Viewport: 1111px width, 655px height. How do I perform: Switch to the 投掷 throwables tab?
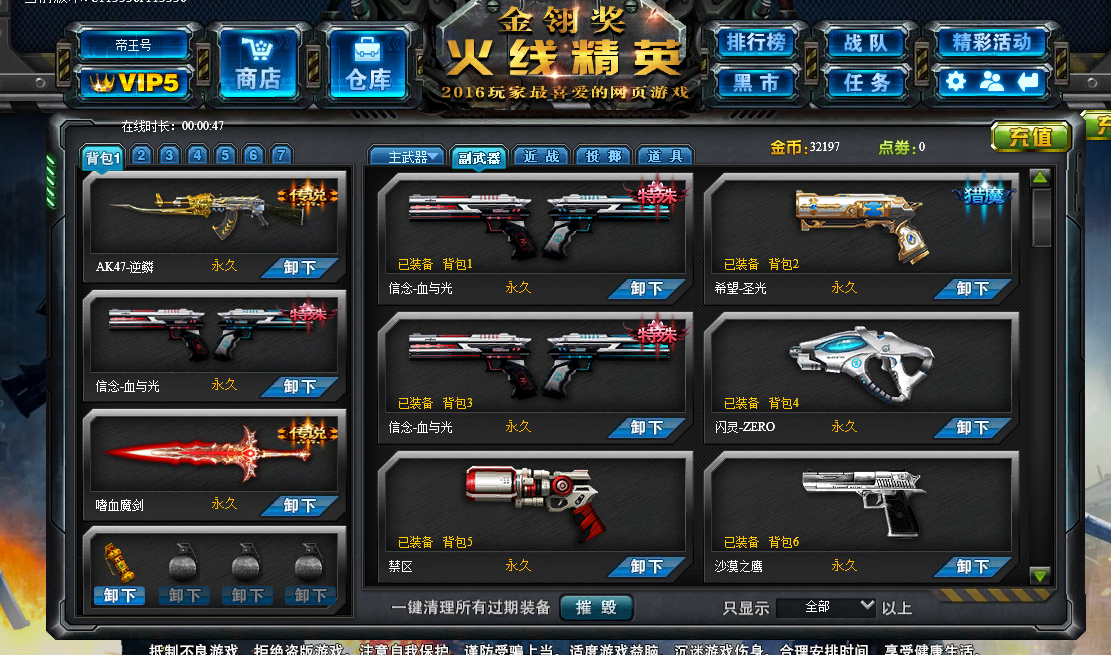click(603, 157)
